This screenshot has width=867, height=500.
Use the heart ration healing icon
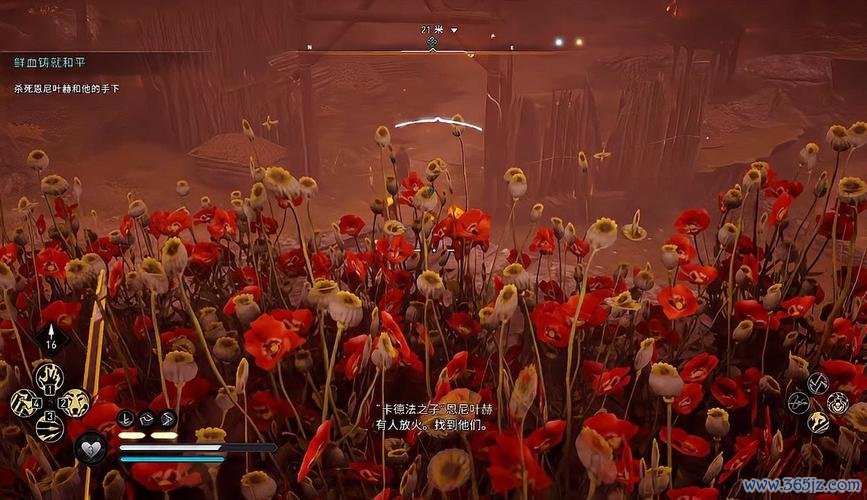click(91, 447)
